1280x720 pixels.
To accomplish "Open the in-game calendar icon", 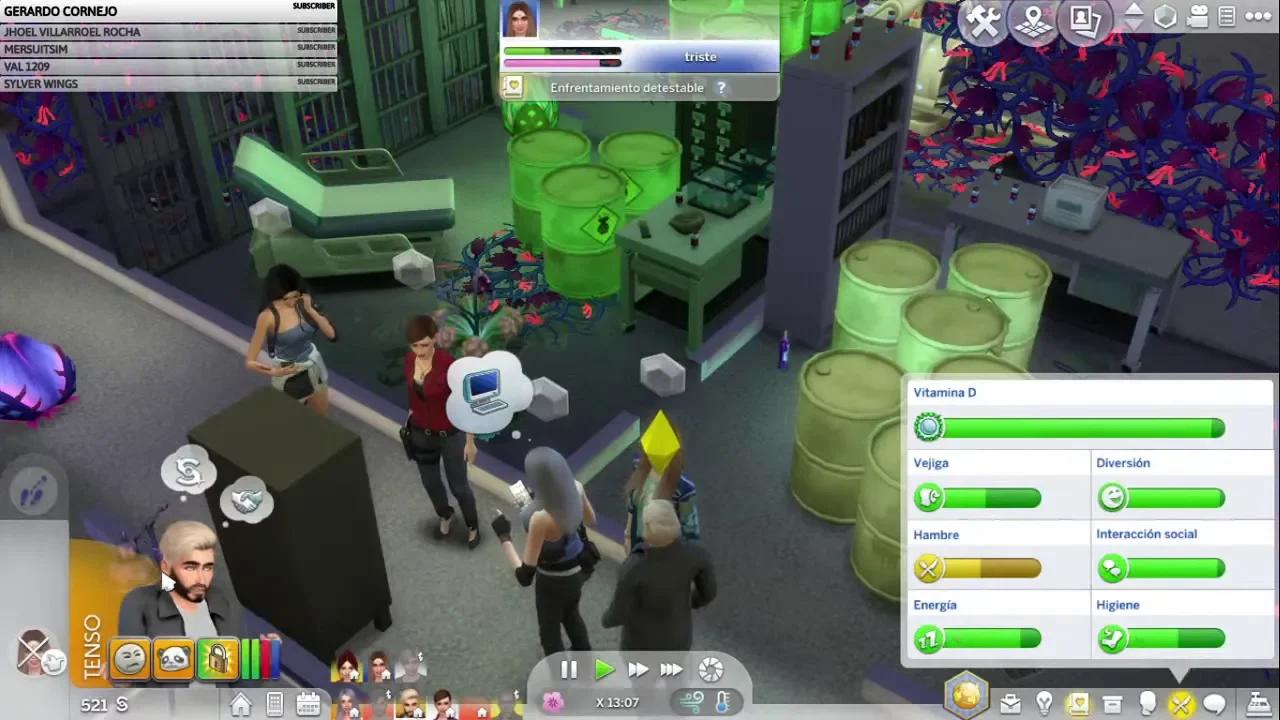I will [309, 703].
